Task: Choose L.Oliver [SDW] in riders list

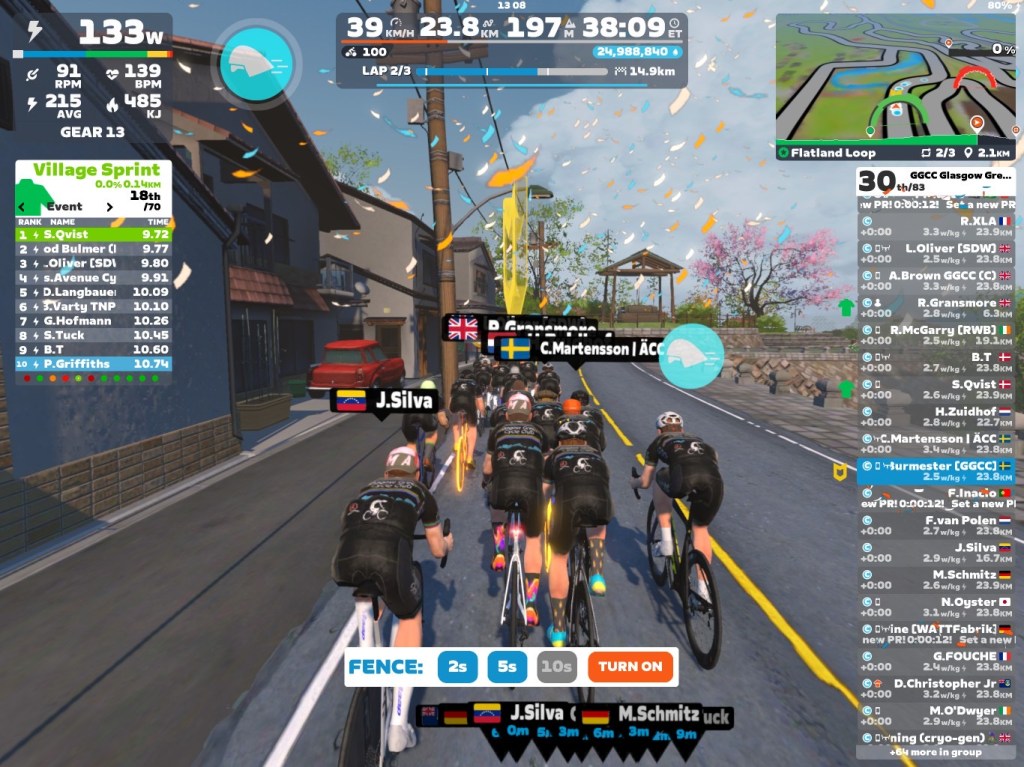Action: click(936, 253)
